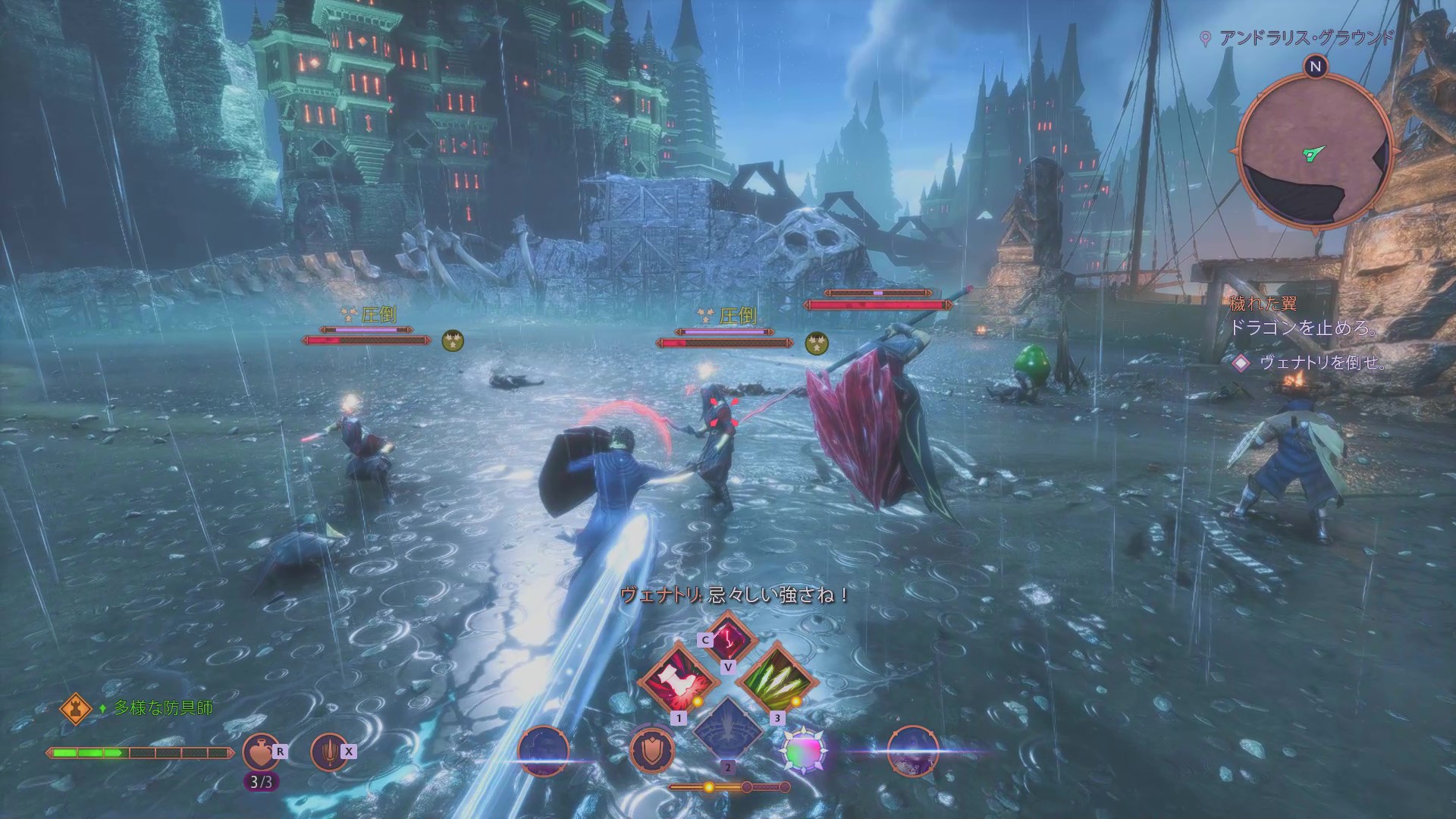The height and width of the screenshot is (819, 1456).
Task: Activate the dagger ability icon
Action: (330, 752)
